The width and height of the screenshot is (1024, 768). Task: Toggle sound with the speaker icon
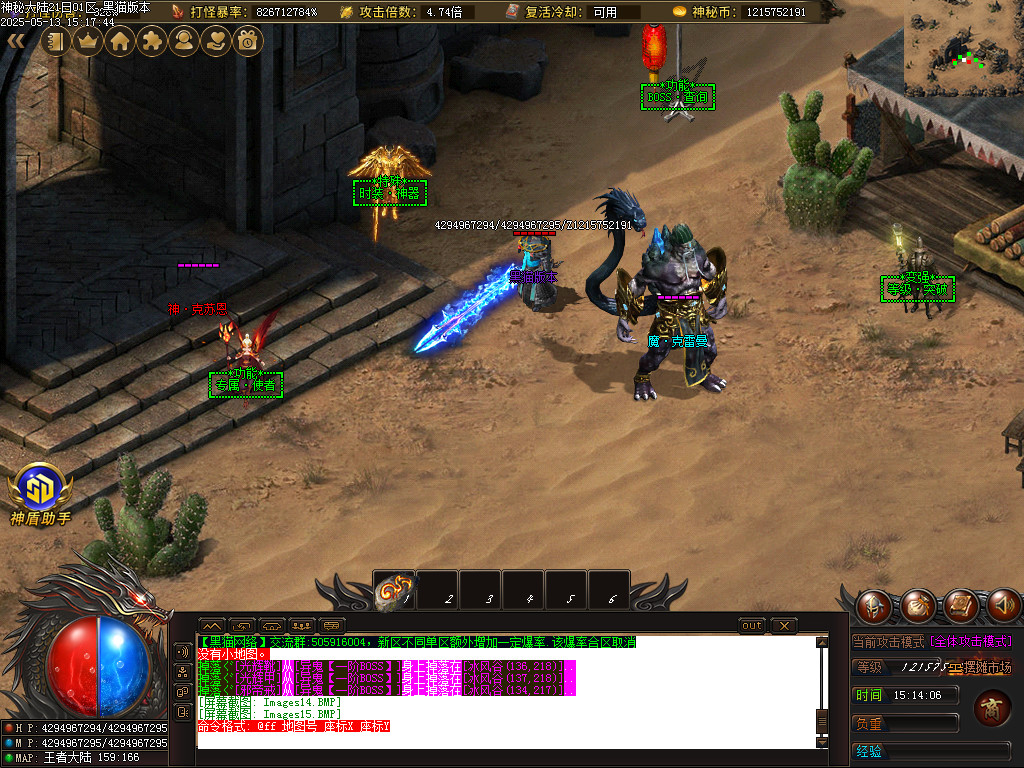(x=1004, y=606)
